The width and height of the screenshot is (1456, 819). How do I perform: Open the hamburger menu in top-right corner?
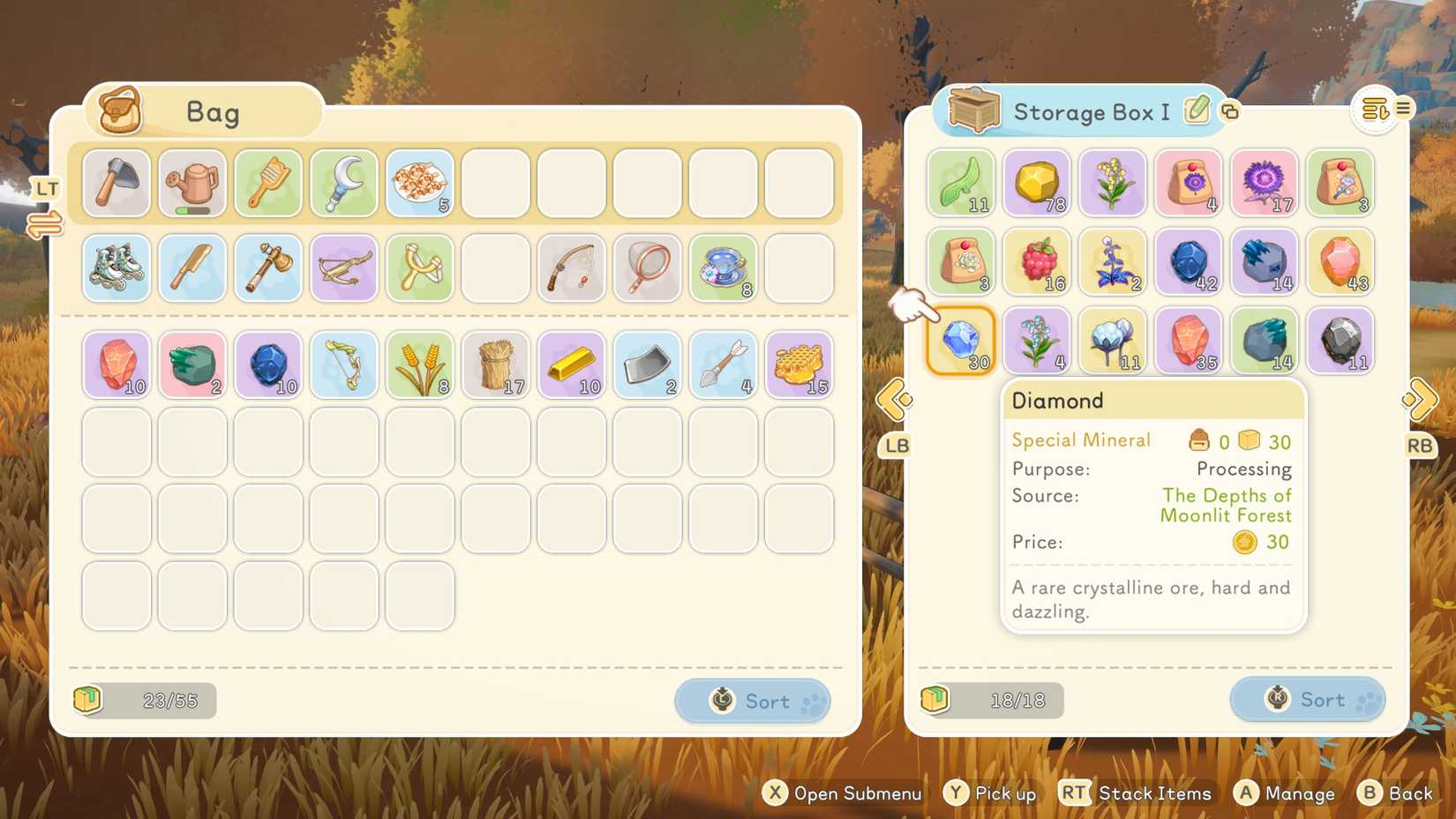(1403, 108)
